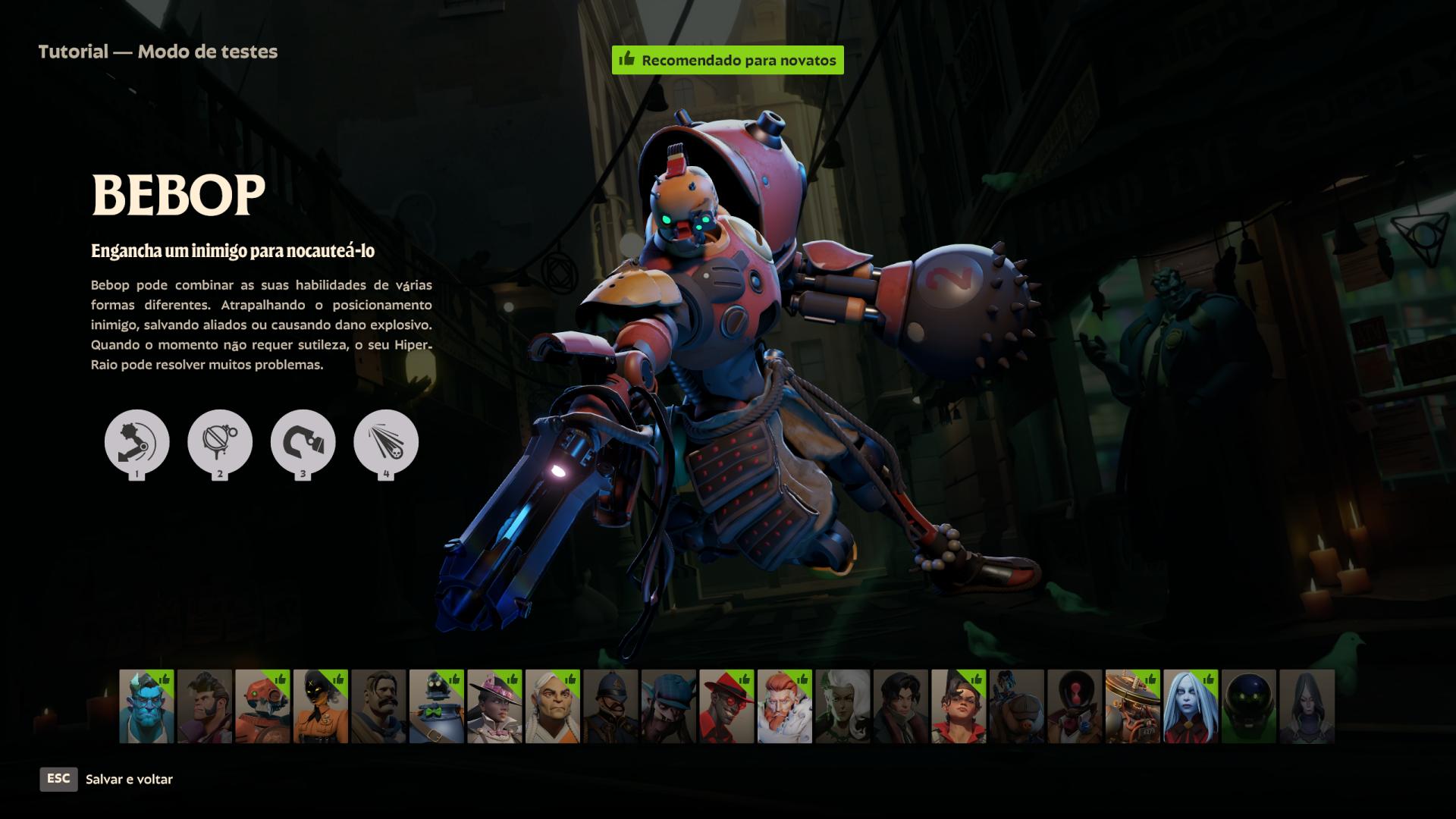1456x819 pixels.
Task: Choose the woman with the wide-brimmed hat
Action: (494, 707)
